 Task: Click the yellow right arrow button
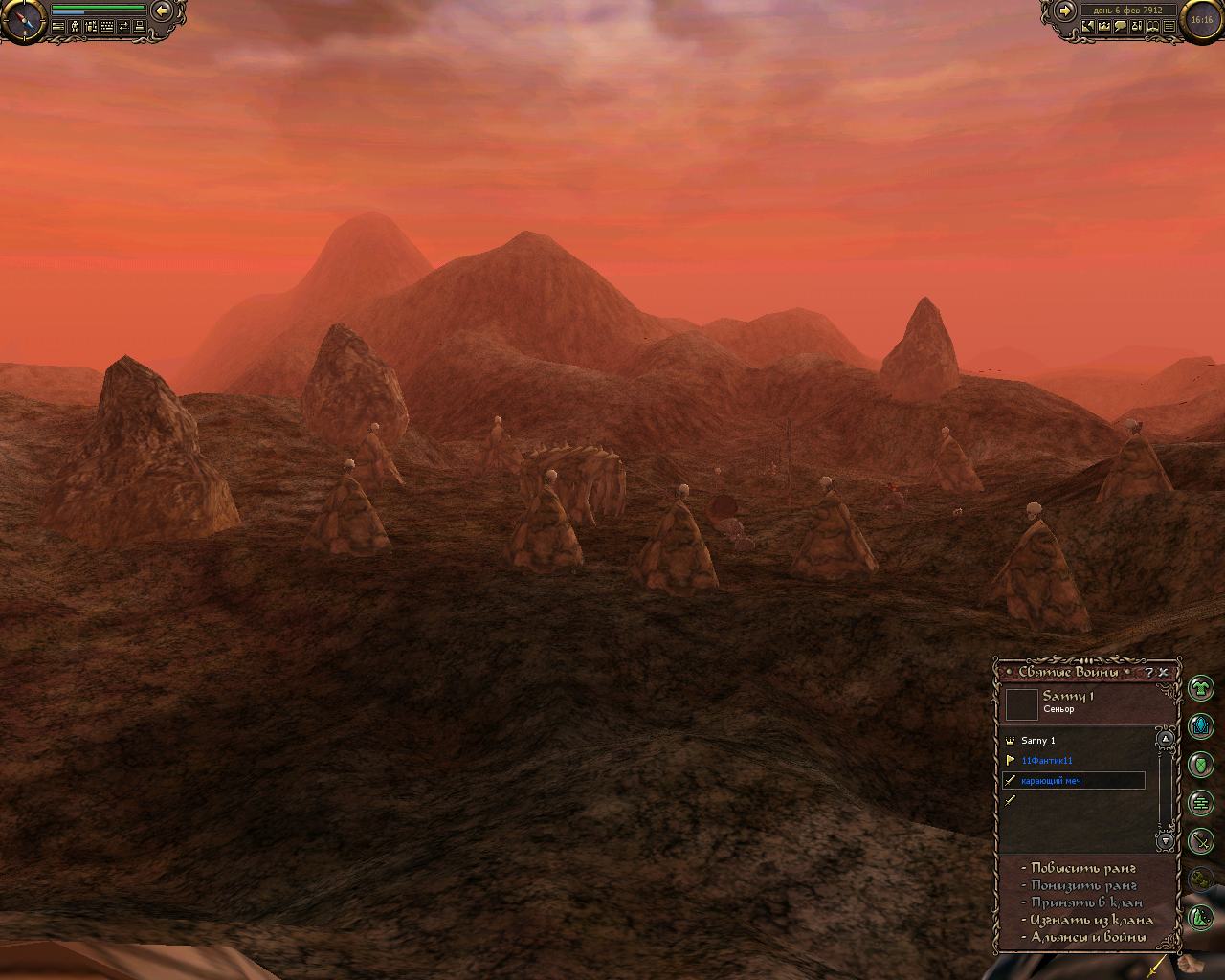[x=1064, y=11]
